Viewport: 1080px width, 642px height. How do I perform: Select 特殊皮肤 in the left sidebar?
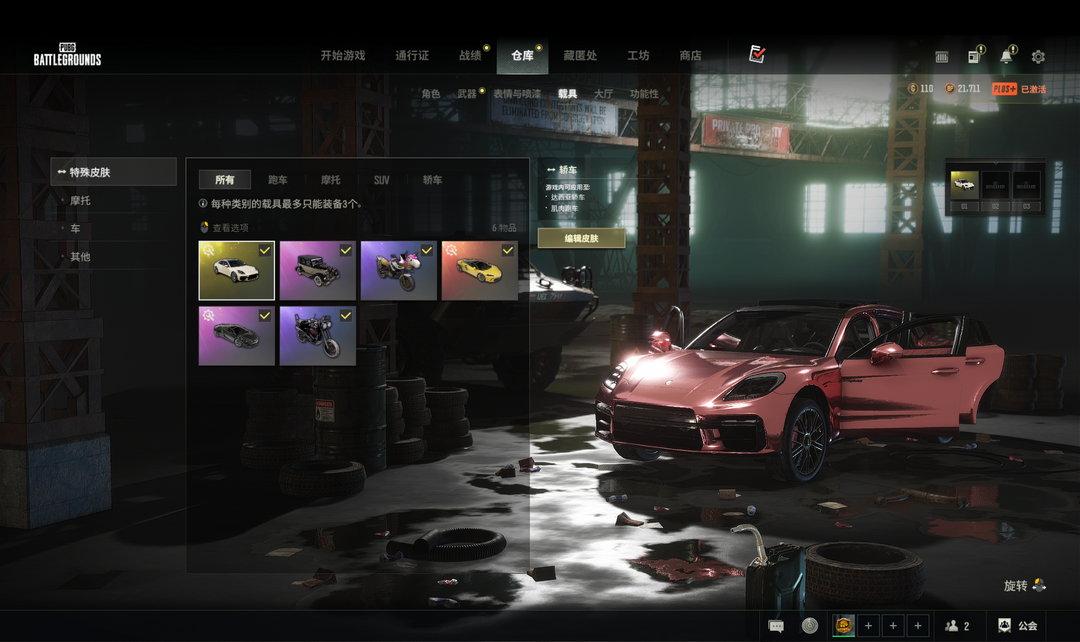coord(113,172)
